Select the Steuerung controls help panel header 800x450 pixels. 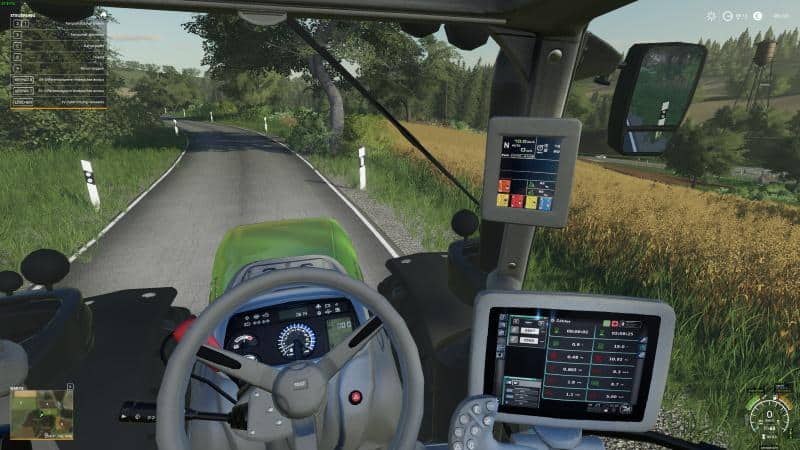tap(23, 16)
